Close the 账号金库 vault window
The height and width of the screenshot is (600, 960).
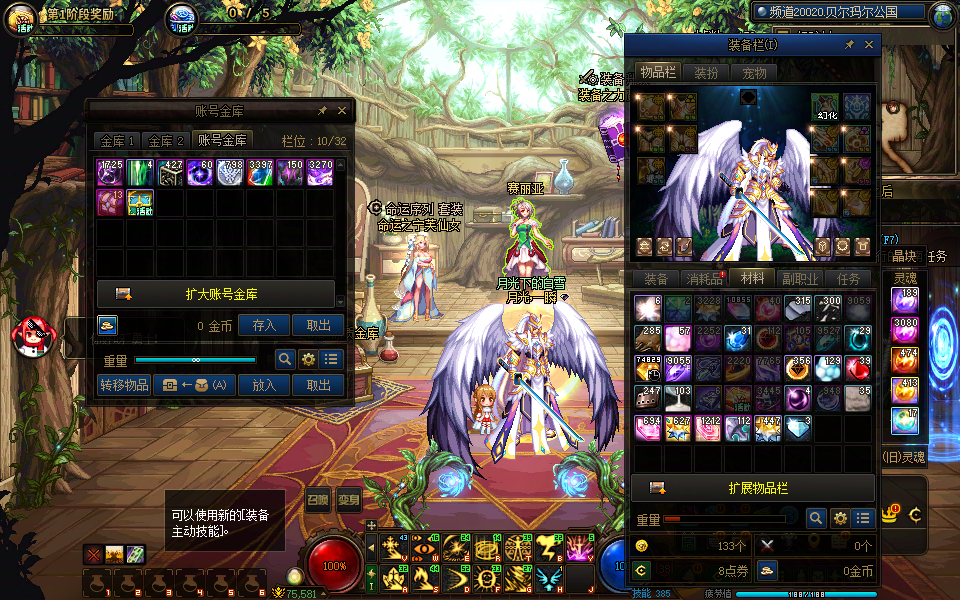[x=342, y=111]
